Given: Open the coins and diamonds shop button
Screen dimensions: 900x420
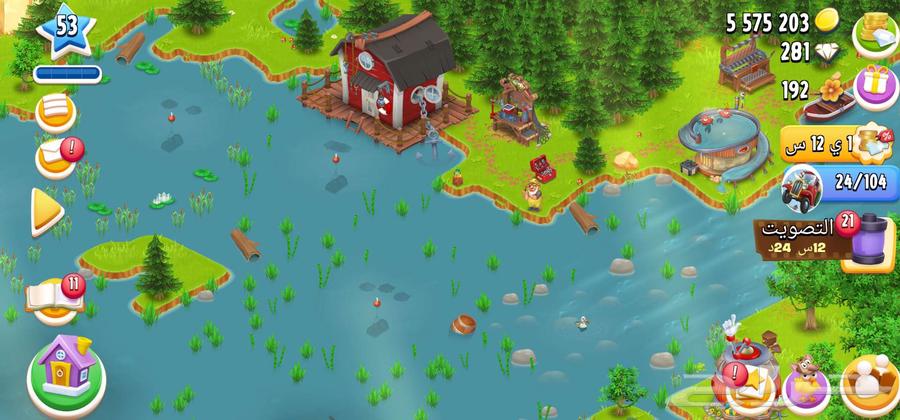Looking at the screenshot, I should pyautogui.click(x=873, y=33).
